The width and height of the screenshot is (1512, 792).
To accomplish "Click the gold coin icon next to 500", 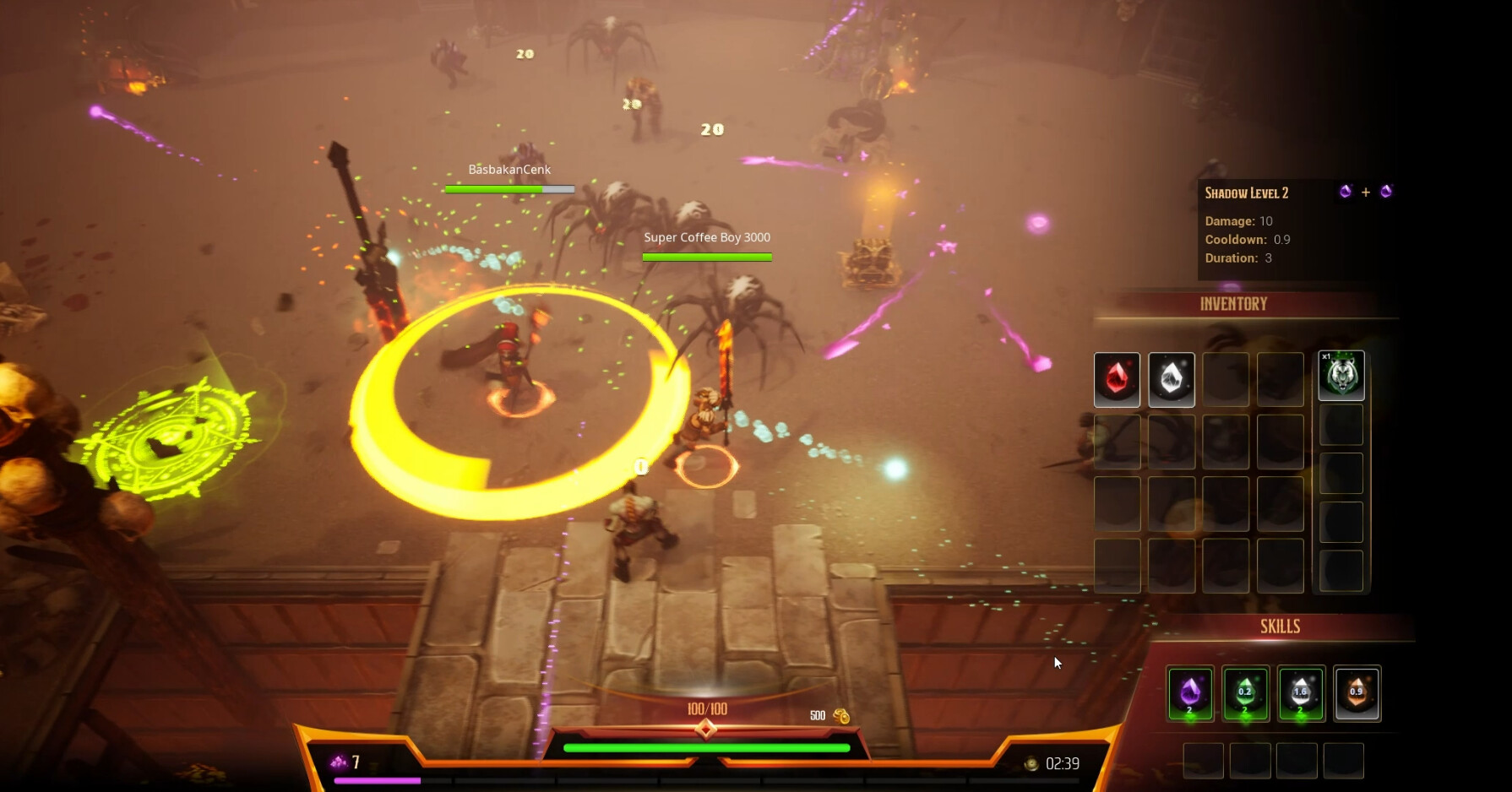I will coord(841,715).
